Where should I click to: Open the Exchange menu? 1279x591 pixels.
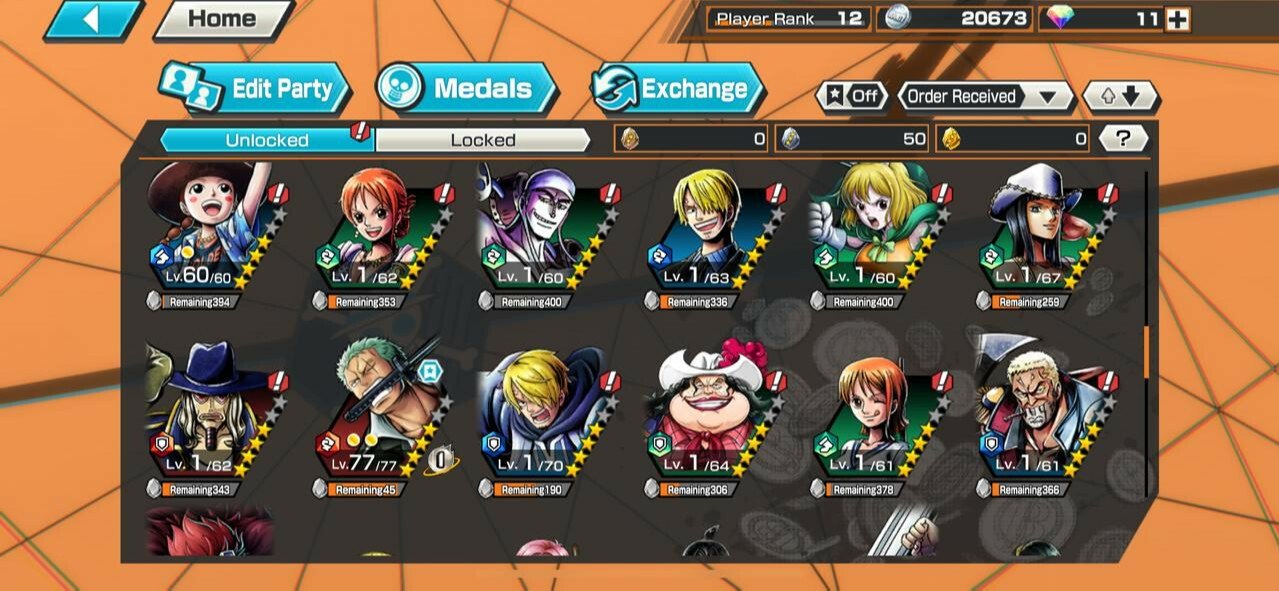(x=679, y=89)
